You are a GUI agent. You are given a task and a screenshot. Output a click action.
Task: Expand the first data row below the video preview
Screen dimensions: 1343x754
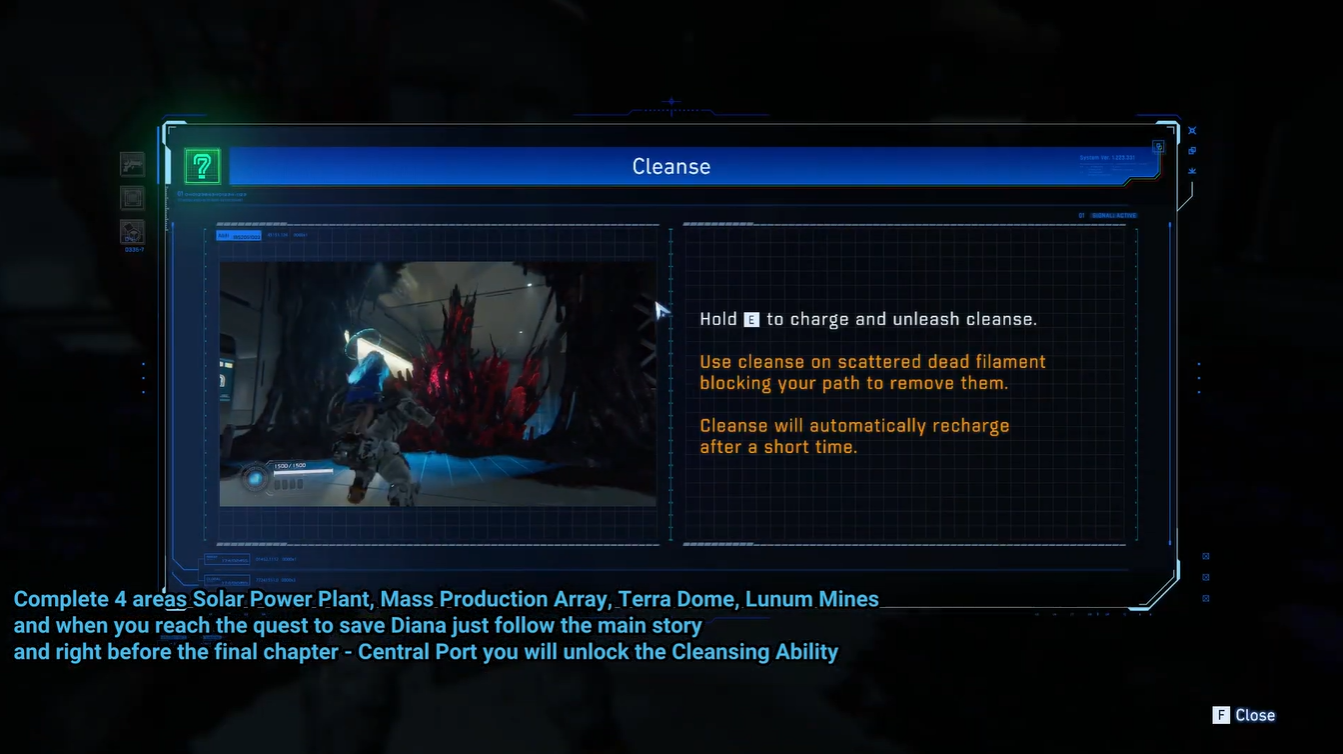227,560
